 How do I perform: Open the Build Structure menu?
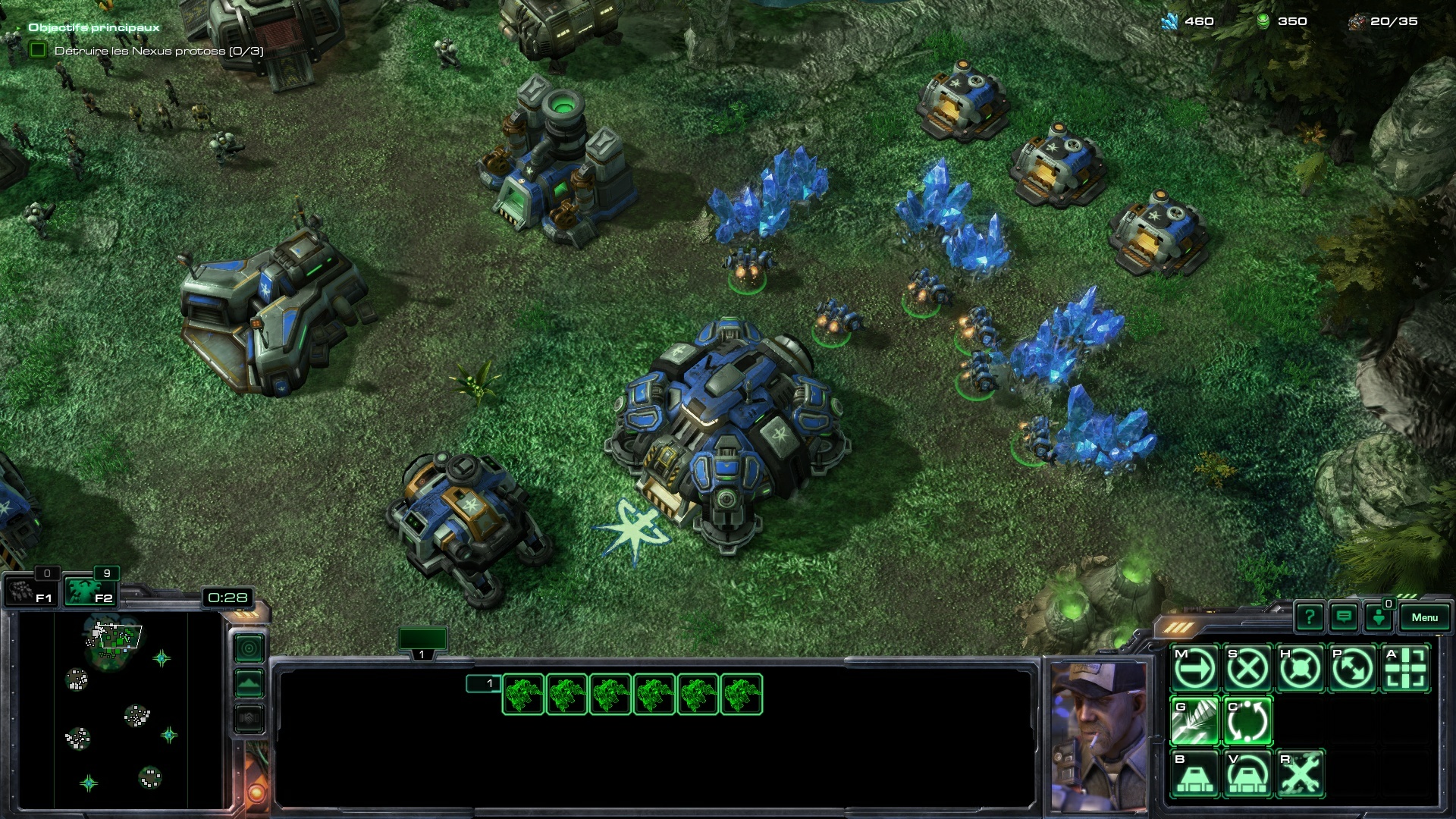[1194, 773]
